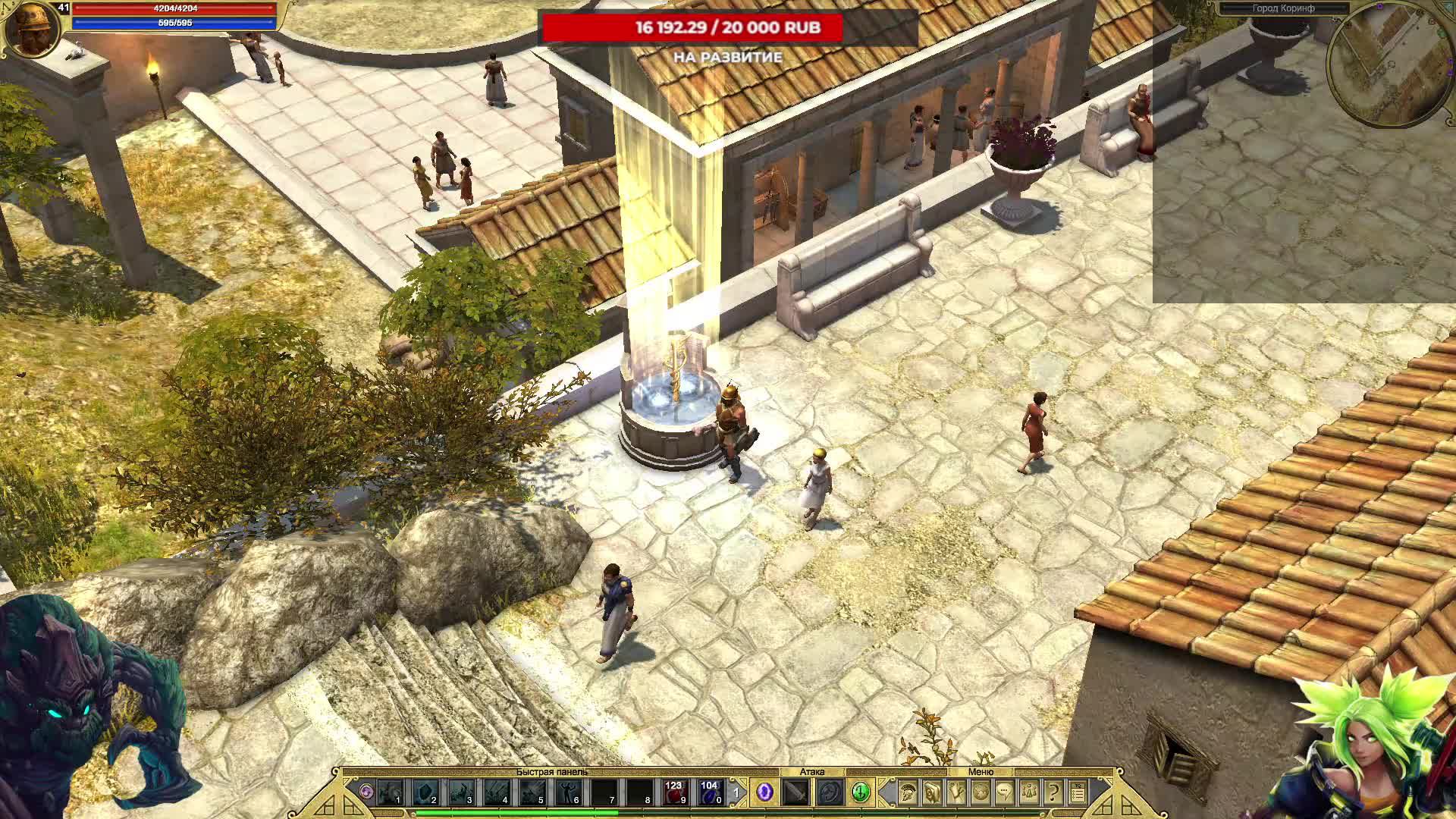Click the sword attack button
The width and height of the screenshot is (1456, 819).
pos(794,794)
